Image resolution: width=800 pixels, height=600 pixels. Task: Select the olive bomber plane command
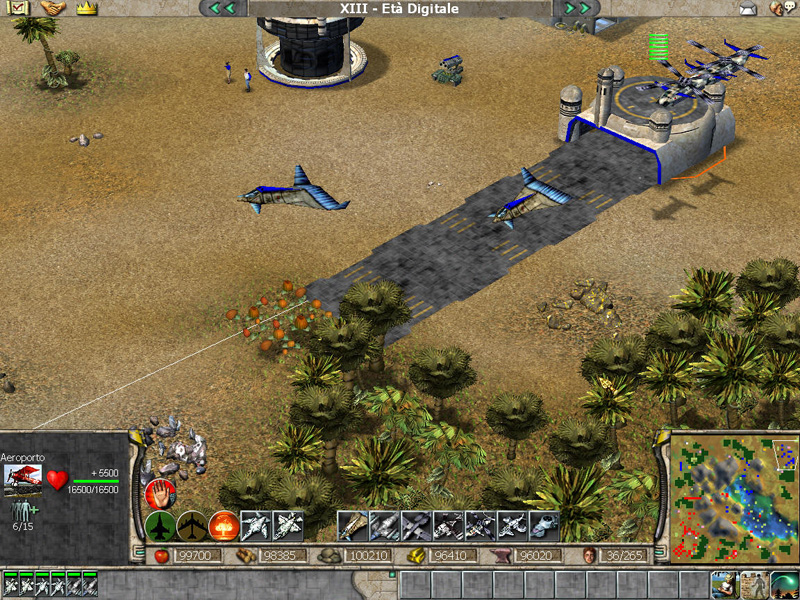pos(192,525)
